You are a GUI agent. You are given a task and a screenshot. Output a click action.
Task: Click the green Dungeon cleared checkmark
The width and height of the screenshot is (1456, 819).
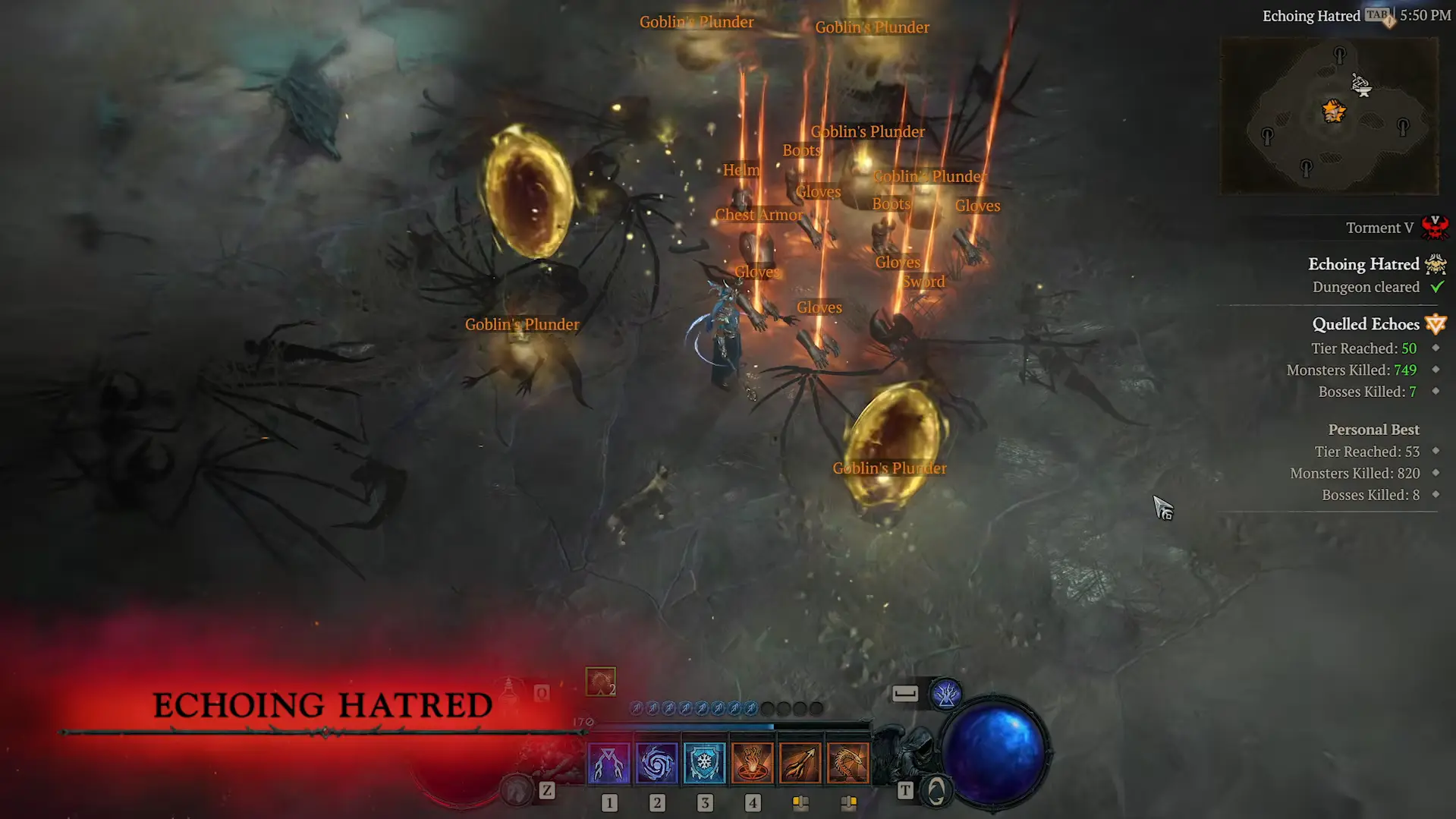click(x=1438, y=287)
